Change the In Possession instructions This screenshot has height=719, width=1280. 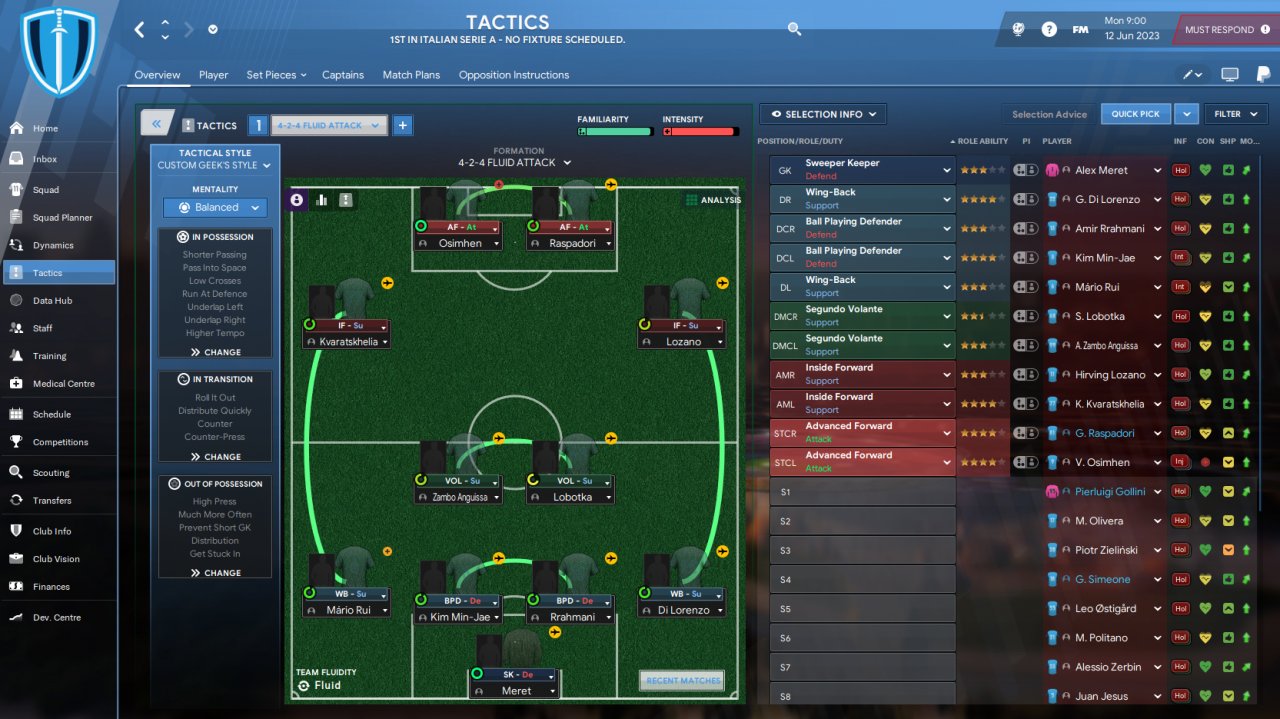coord(216,352)
